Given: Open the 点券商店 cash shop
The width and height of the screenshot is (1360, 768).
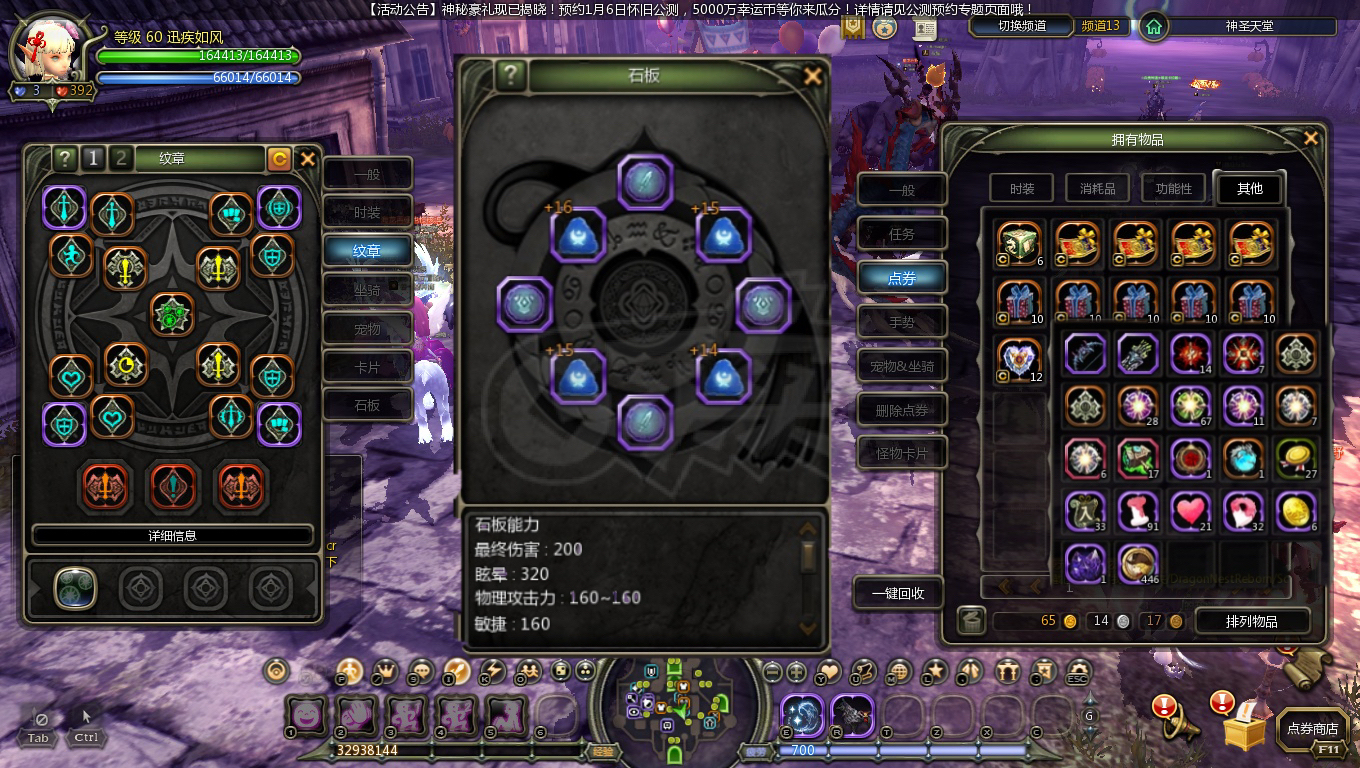Looking at the screenshot, I should [x=1312, y=729].
